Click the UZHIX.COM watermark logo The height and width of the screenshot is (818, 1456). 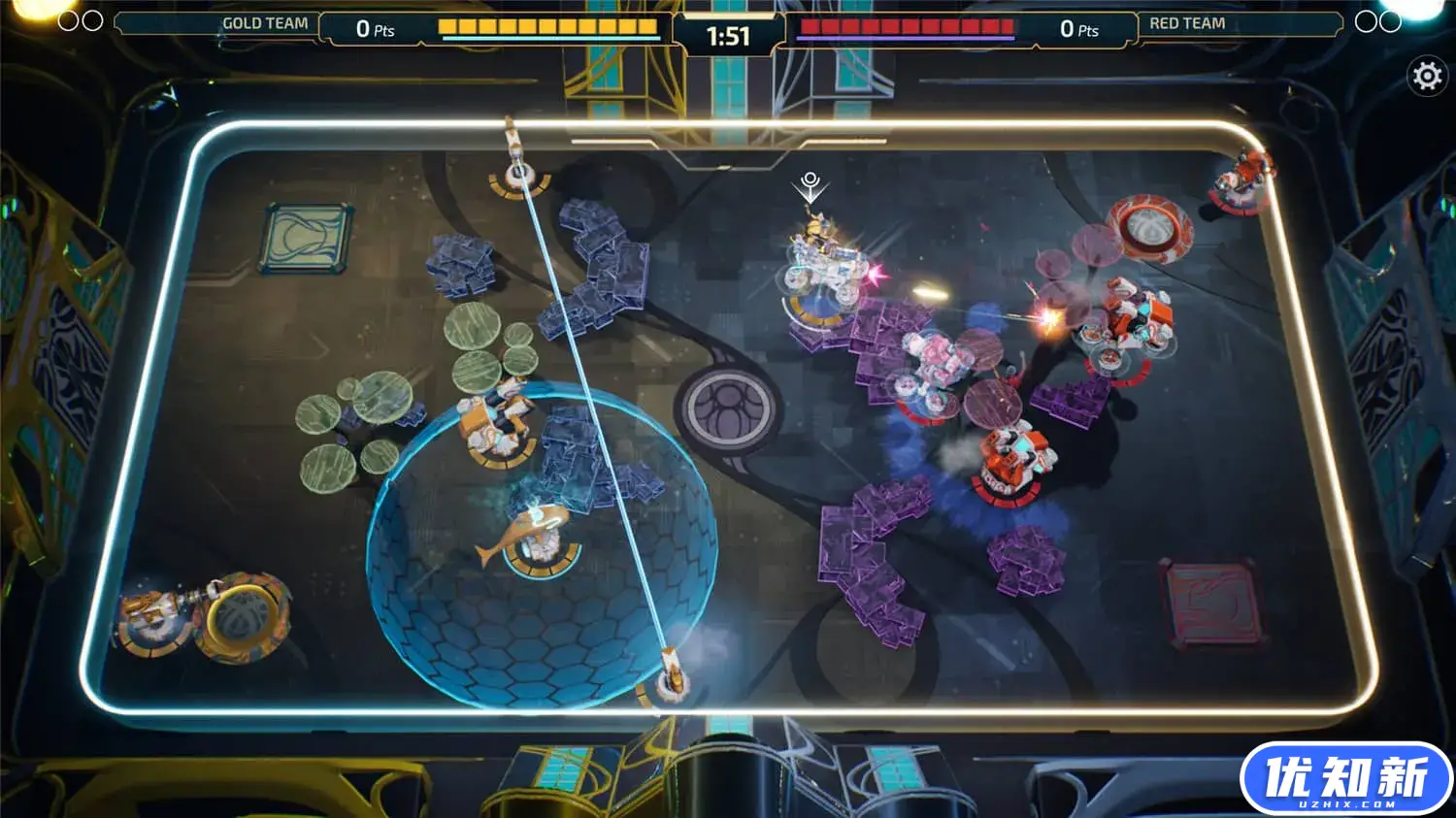click(x=1345, y=779)
